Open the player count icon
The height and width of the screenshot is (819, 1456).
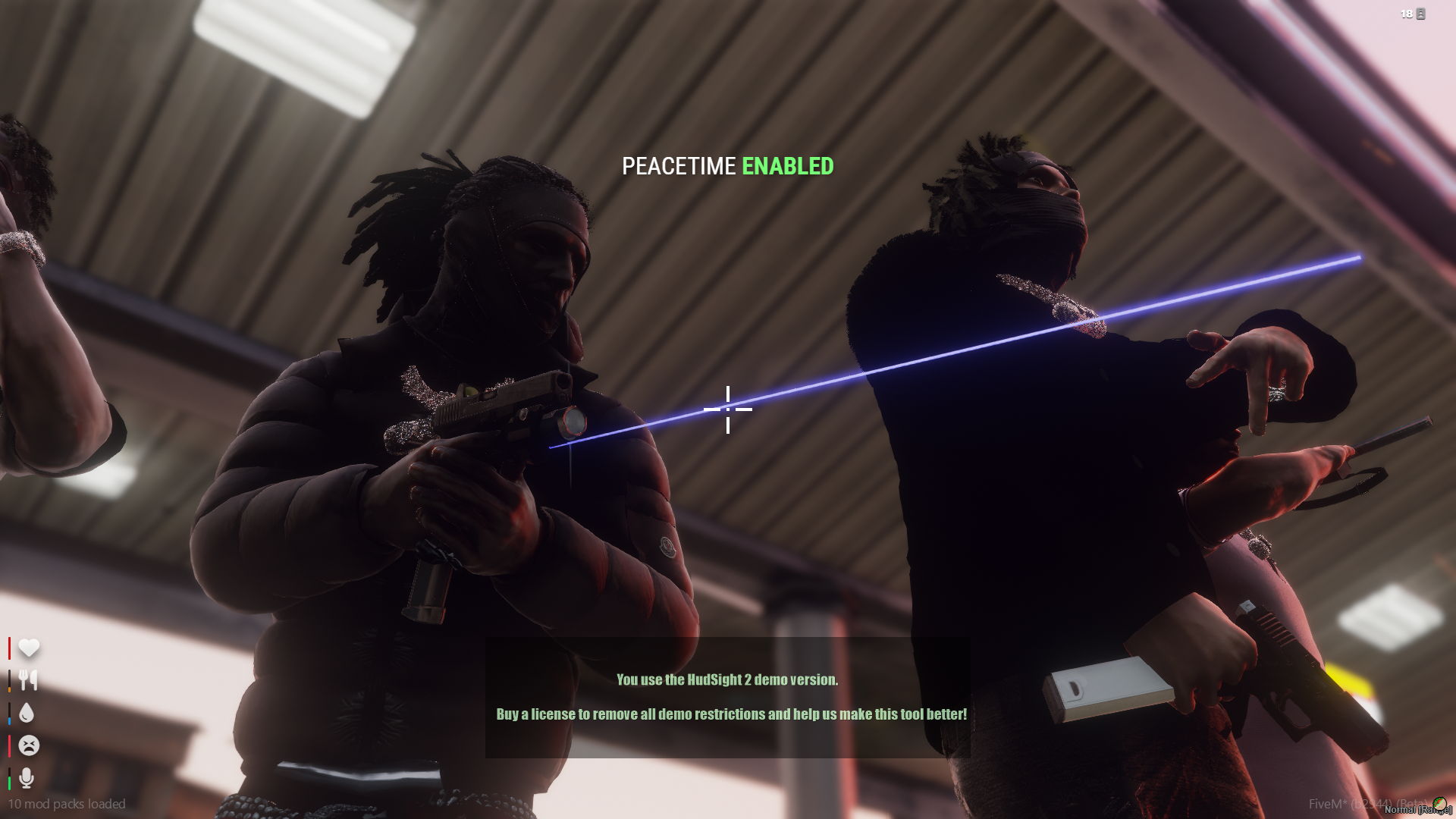(1420, 14)
